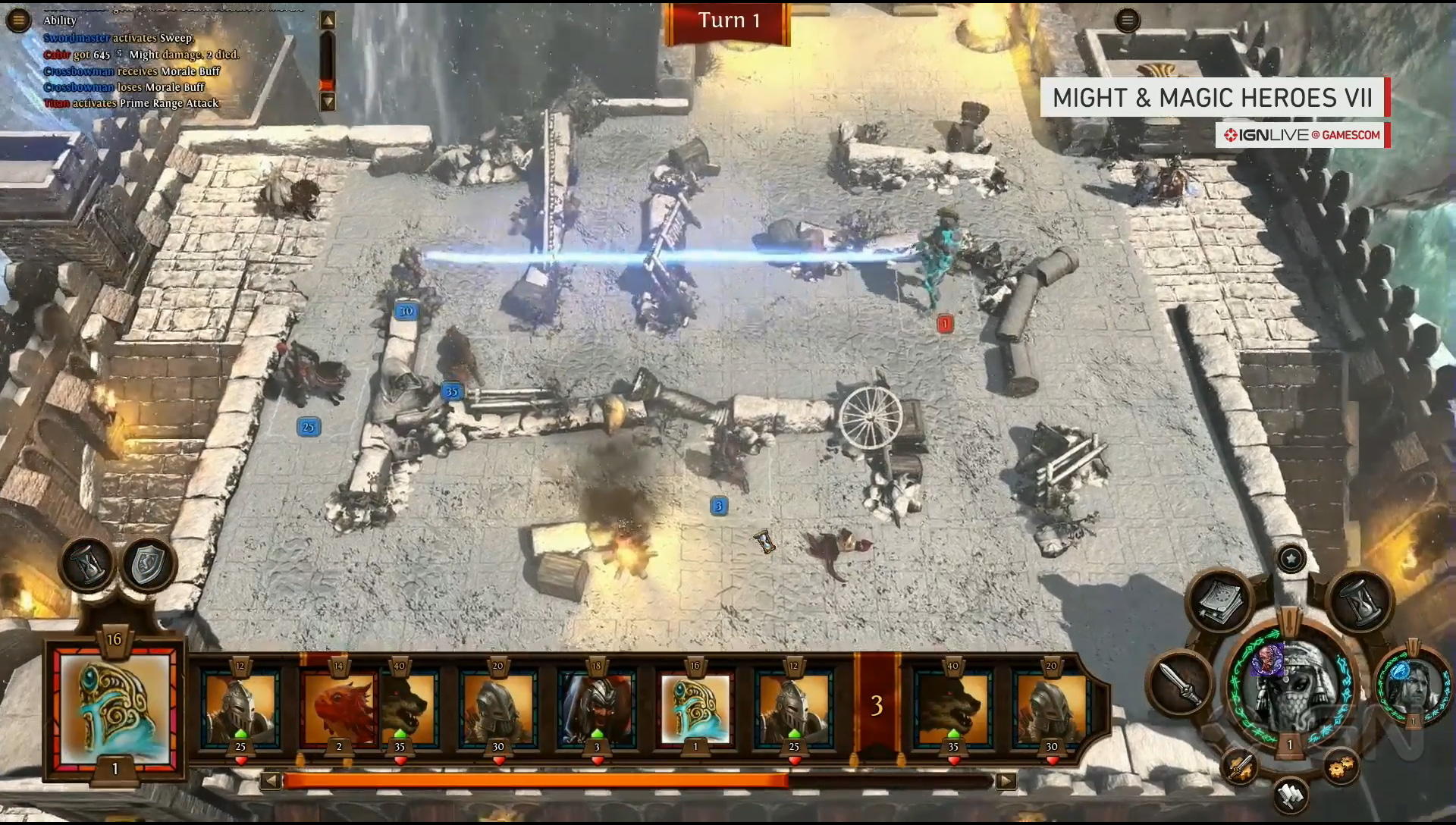Click the white flag retreat icon

point(1290,795)
